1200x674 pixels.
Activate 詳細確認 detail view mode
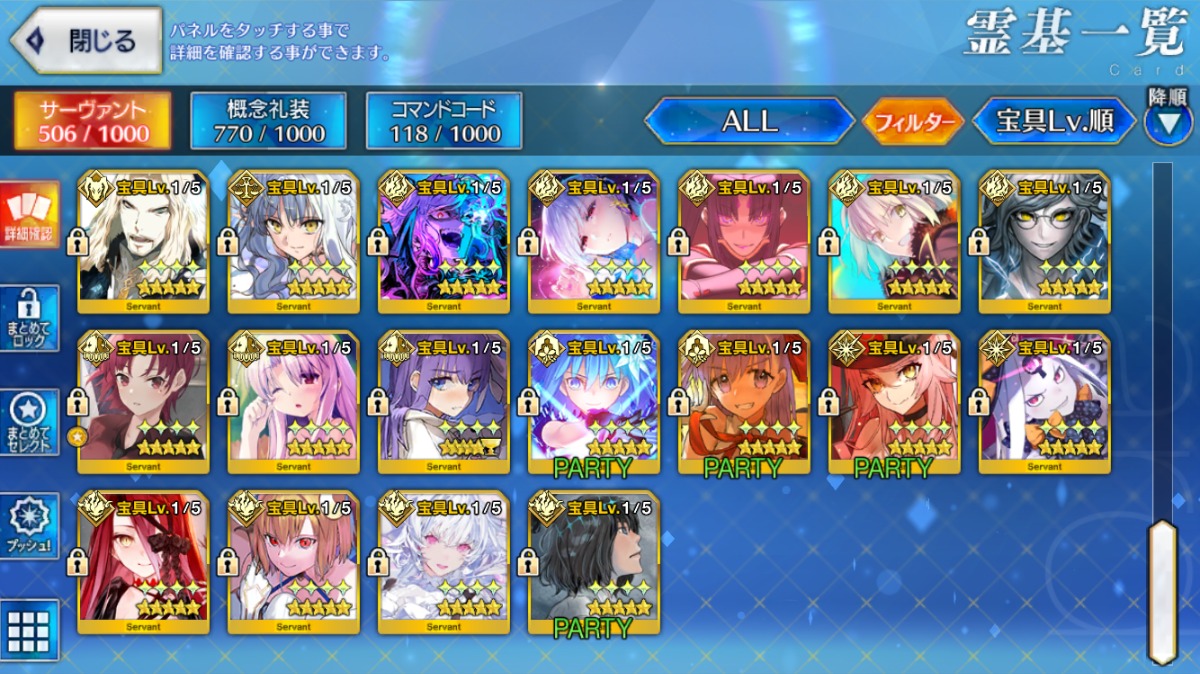click(x=29, y=215)
